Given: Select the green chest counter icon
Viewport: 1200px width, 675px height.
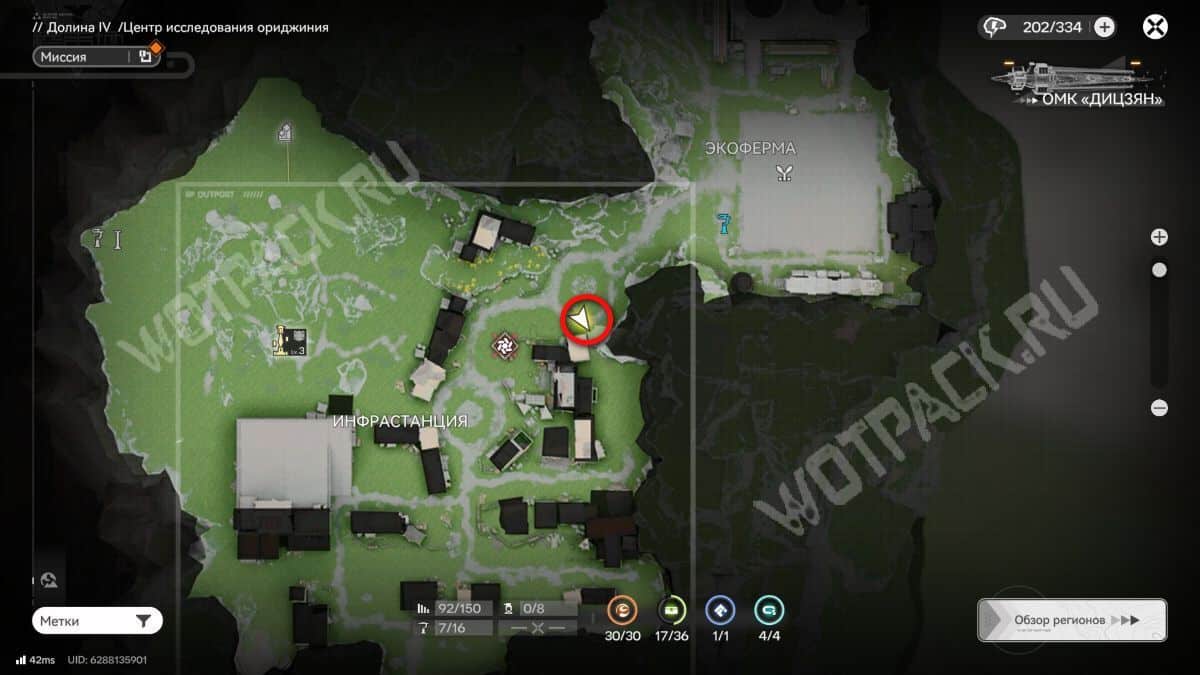Looking at the screenshot, I should pyautogui.click(x=671, y=609).
